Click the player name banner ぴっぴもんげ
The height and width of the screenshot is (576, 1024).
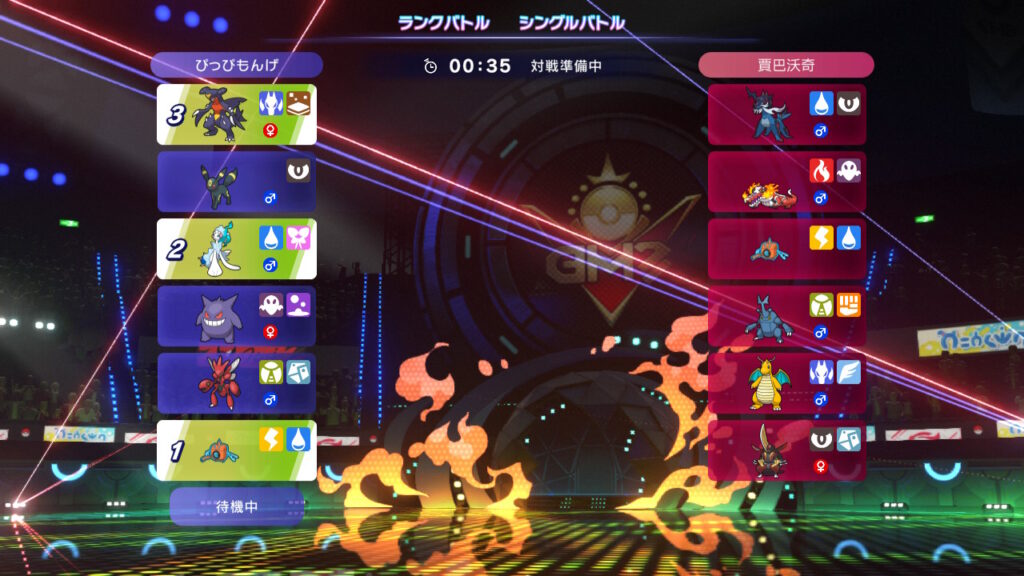237,65
